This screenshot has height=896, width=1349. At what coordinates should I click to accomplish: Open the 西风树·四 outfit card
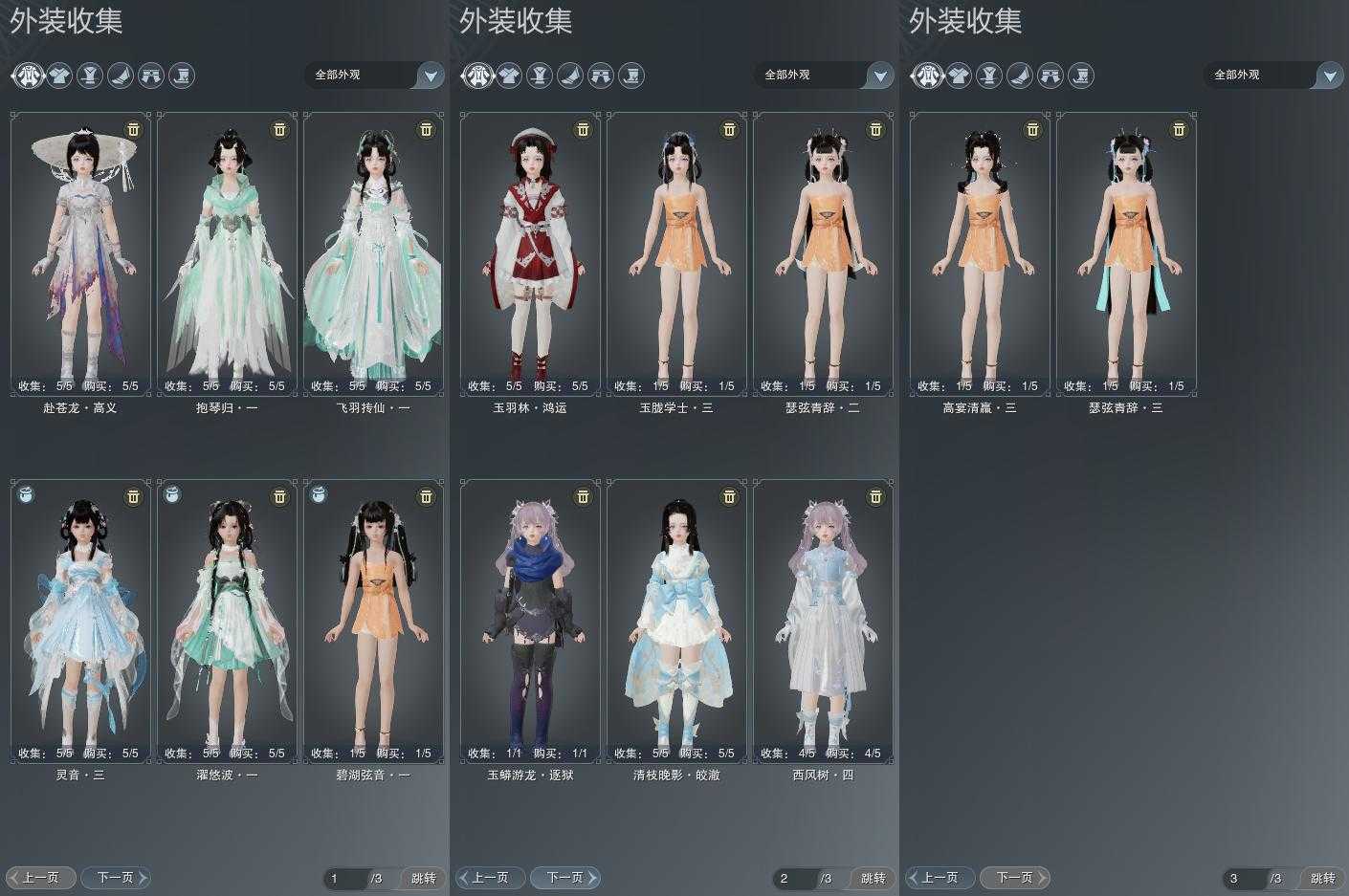[823, 621]
